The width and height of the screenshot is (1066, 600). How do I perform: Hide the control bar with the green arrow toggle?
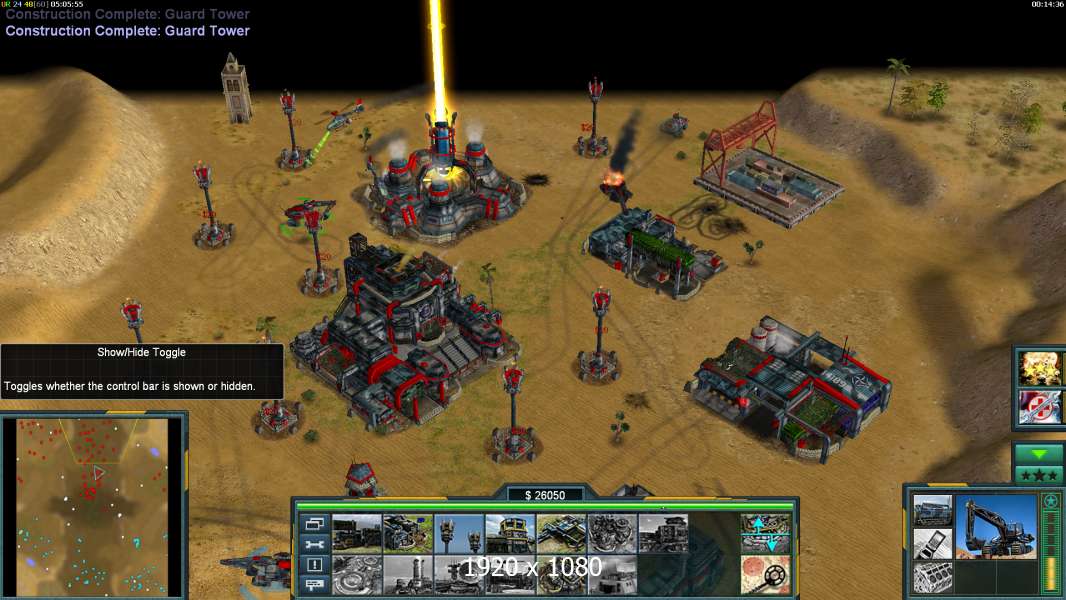[x=1038, y=454]
